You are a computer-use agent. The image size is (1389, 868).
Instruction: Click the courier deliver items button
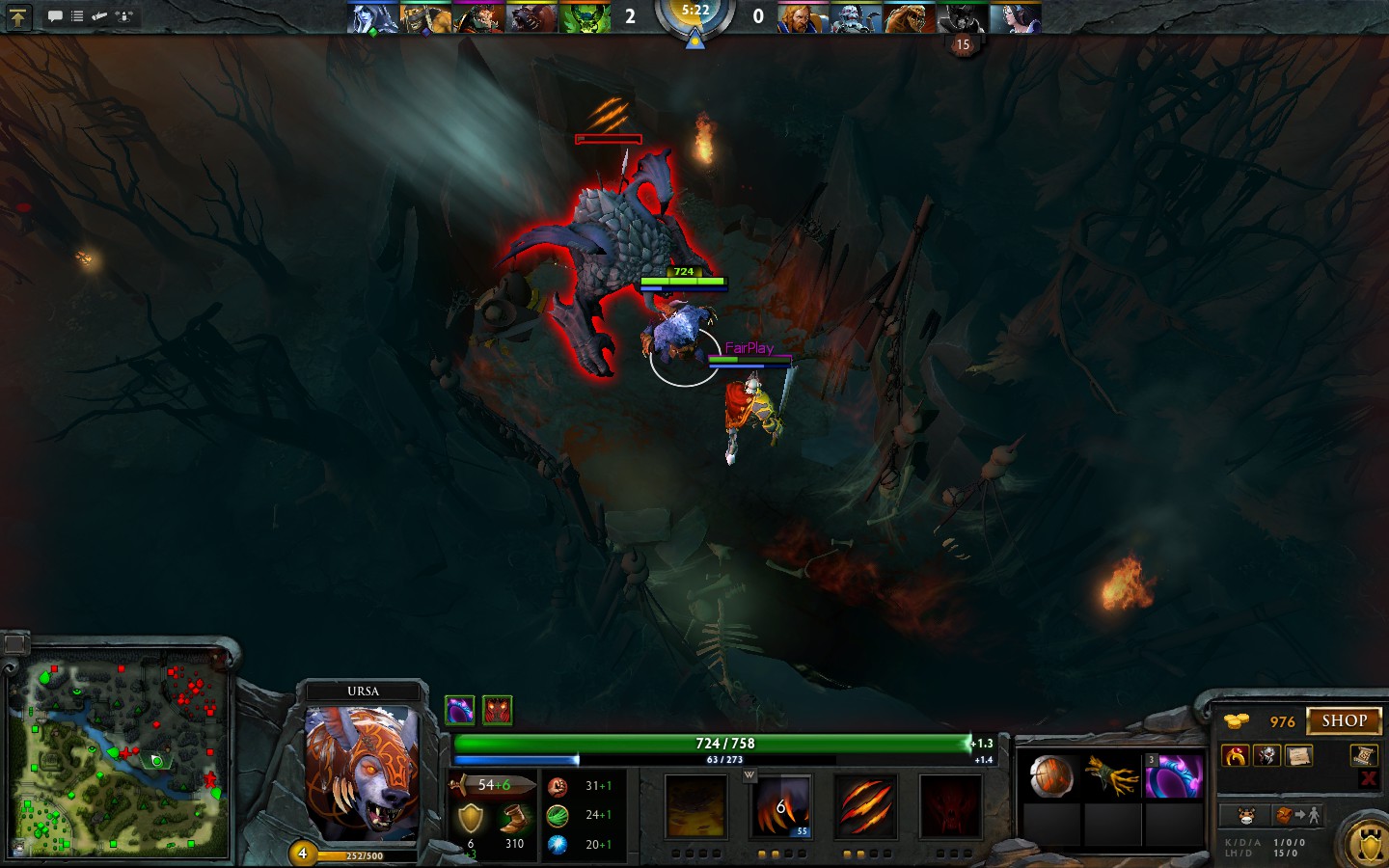point(1296,816)
